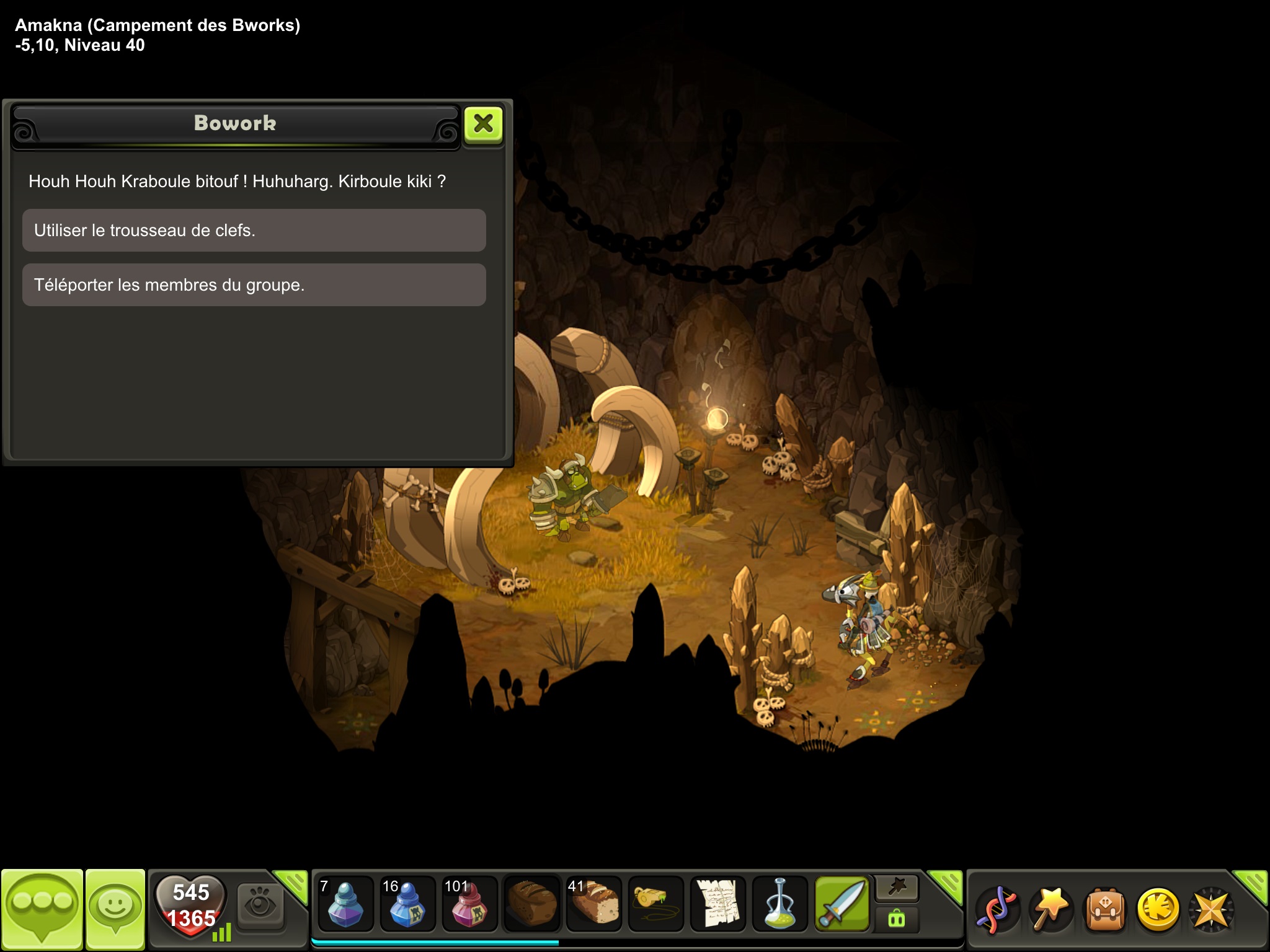1270x952 pixels.
Task: Use the green liquid flask item
Action: pyautogui.click(x=779, y=904)
